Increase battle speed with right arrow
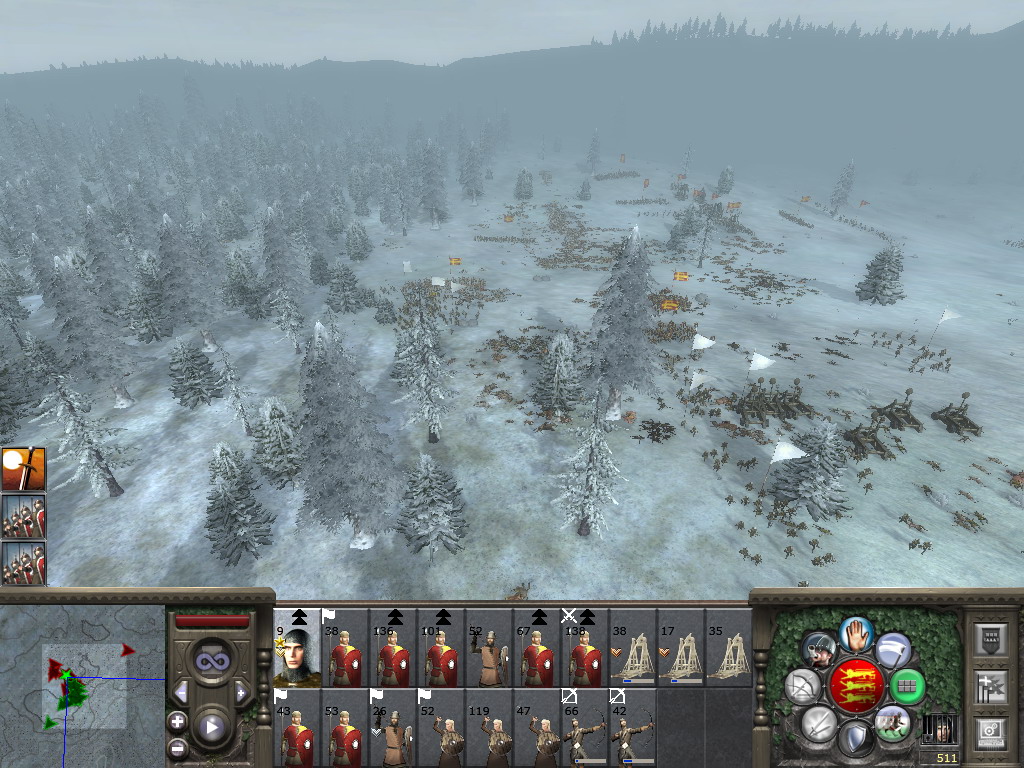This screenshot has height=768, width=1024. pos(241,692)
